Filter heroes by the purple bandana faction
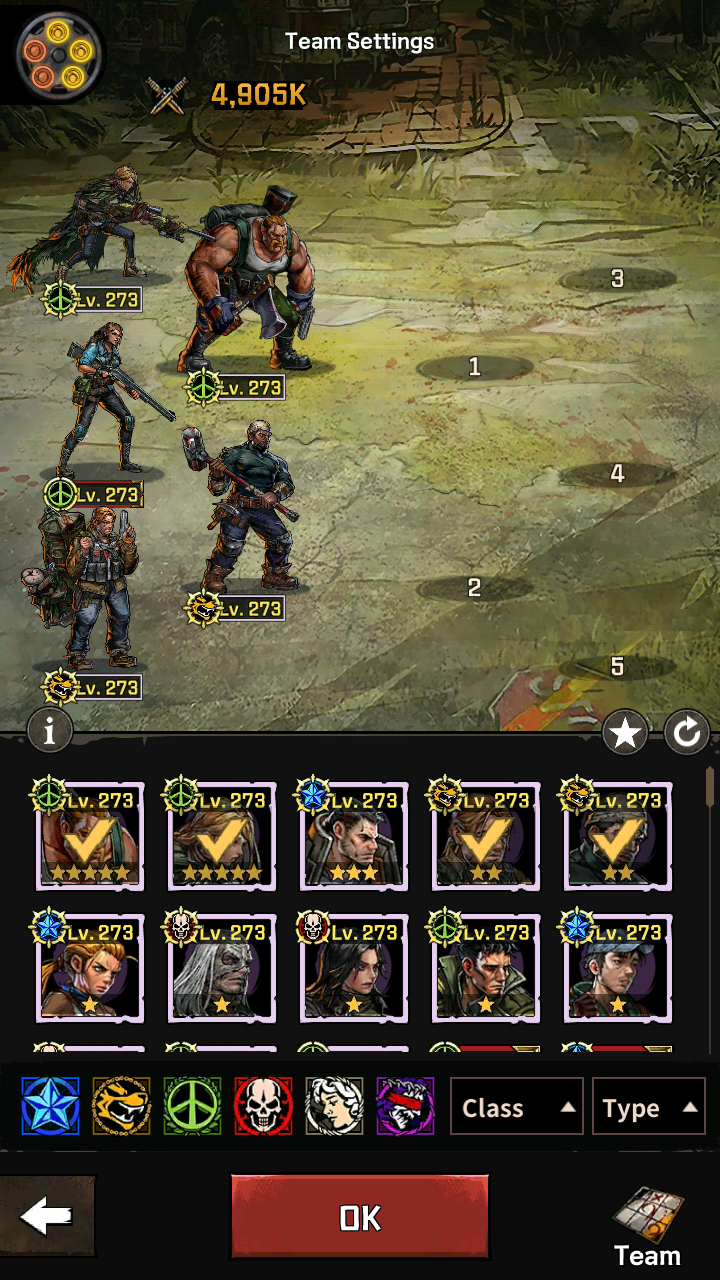 tap(405, 1106)
